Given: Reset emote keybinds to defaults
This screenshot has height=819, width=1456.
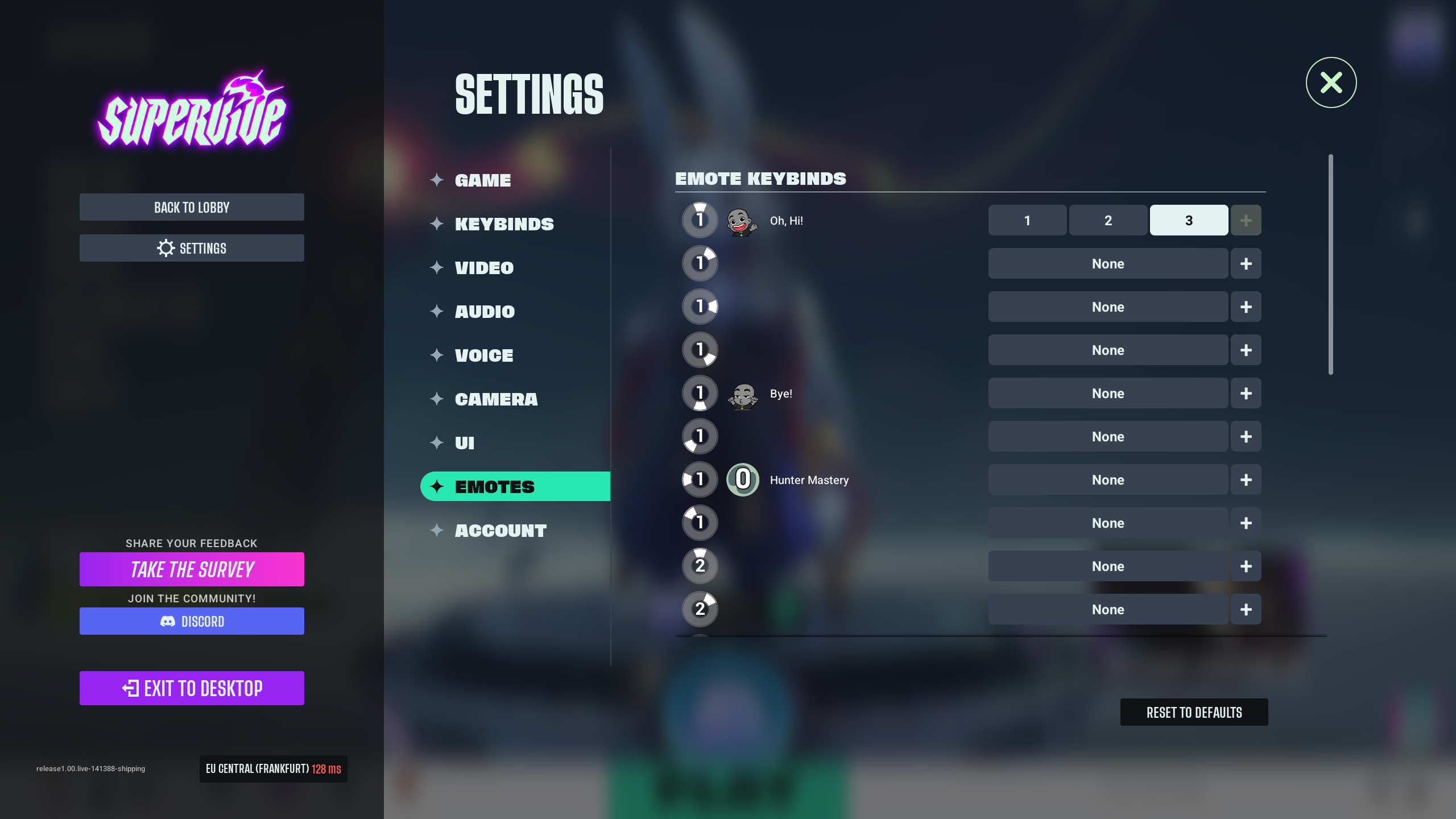Looking at the screenshot, I should click(1194, 712).
